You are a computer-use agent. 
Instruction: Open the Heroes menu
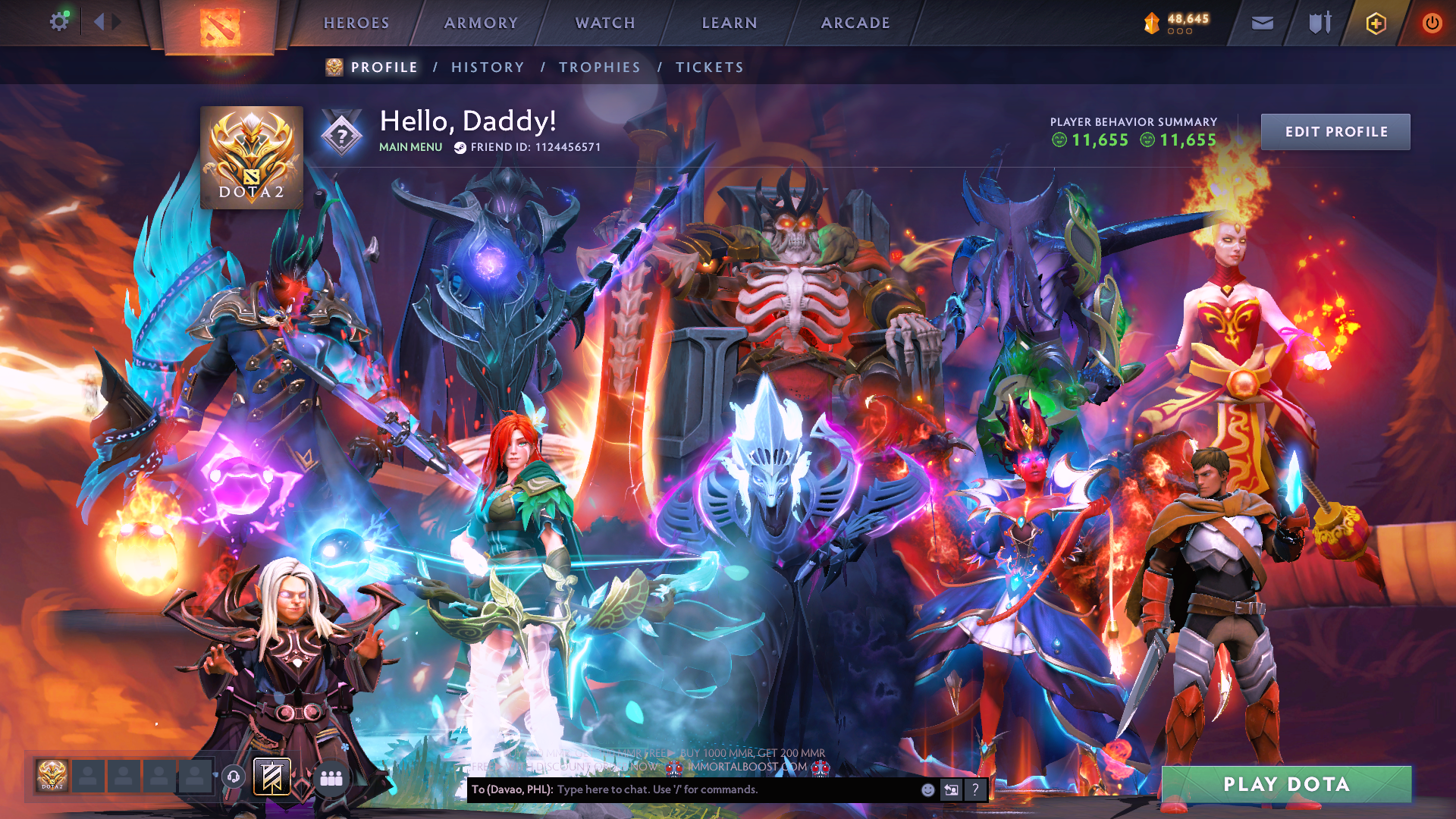tap(356, 24)
